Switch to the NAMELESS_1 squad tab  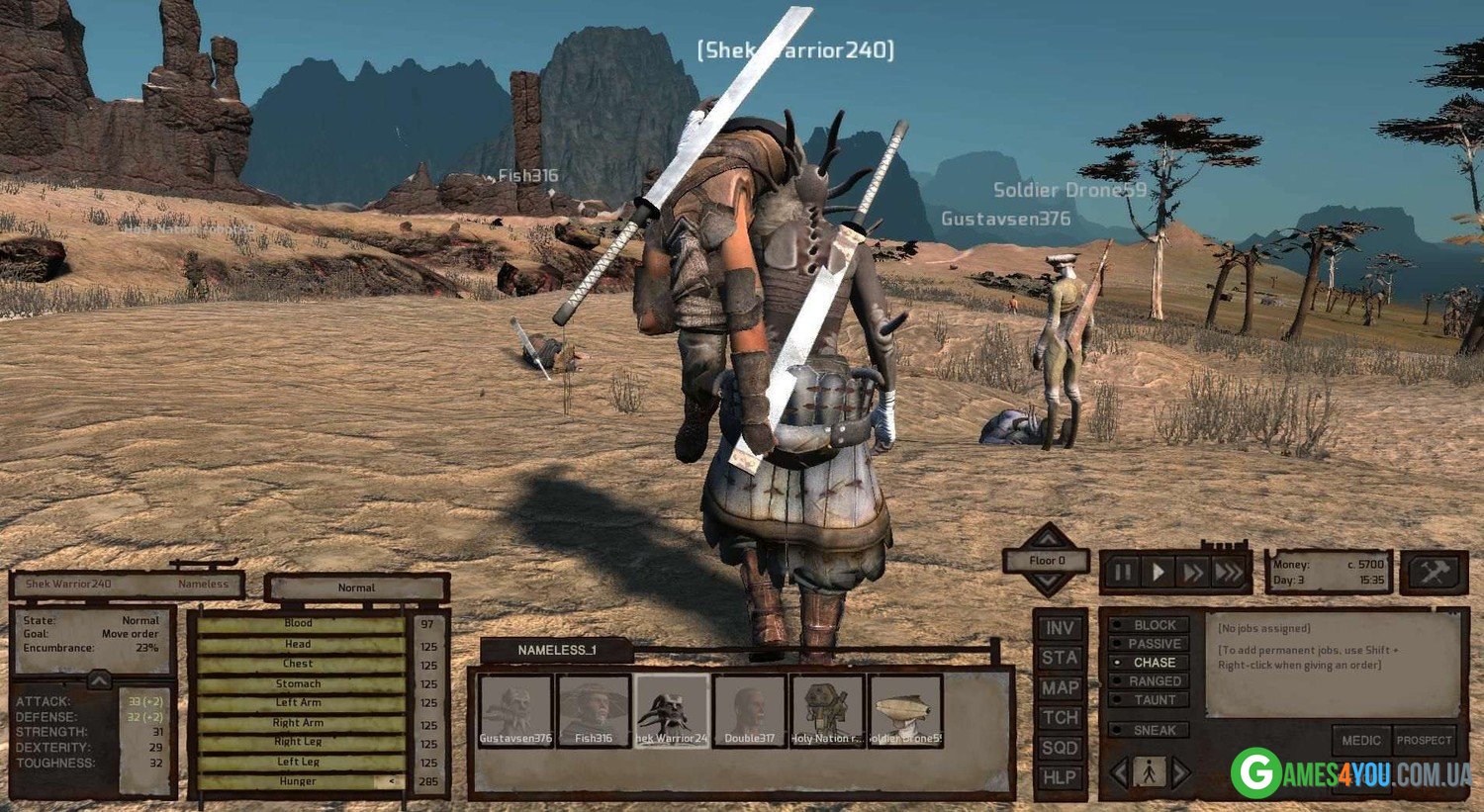(557, 650)
